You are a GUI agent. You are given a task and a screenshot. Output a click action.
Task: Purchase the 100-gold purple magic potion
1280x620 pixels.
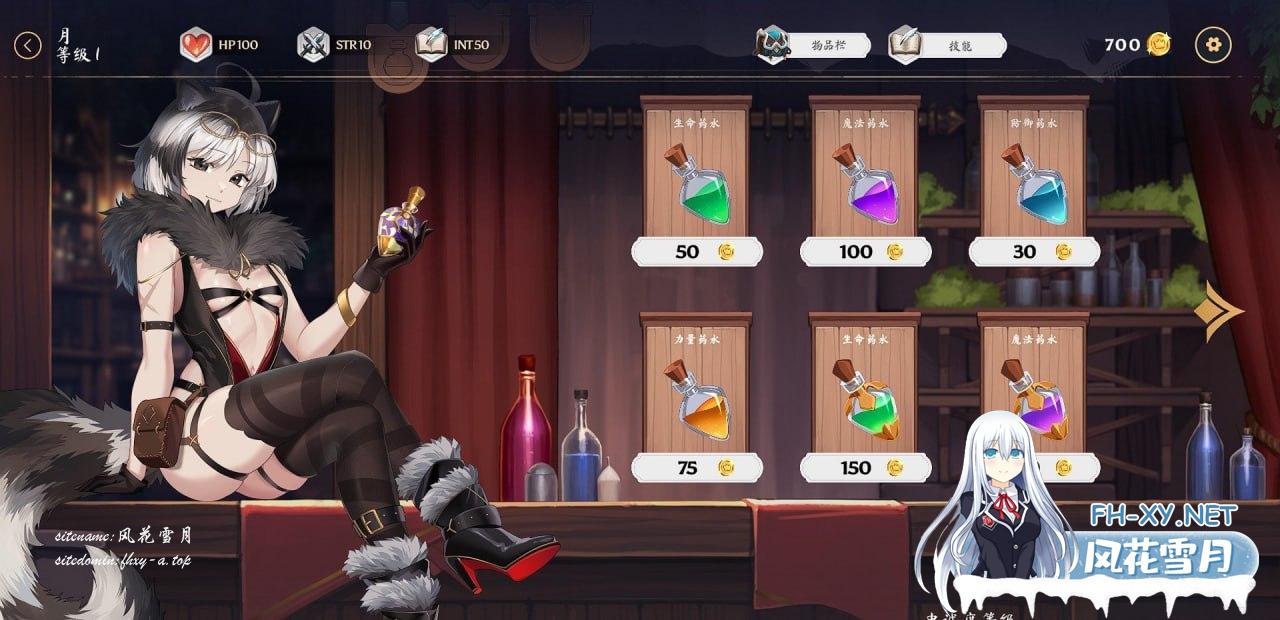coord(865,252)
